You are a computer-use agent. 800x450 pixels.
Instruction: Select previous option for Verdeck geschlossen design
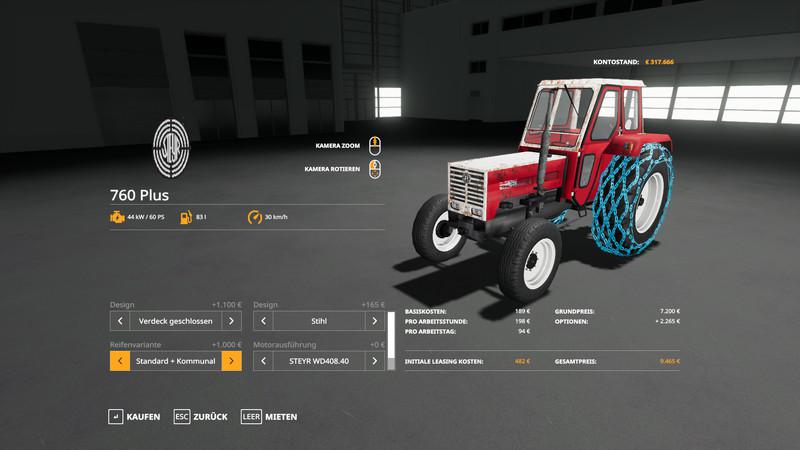point(120,321)
